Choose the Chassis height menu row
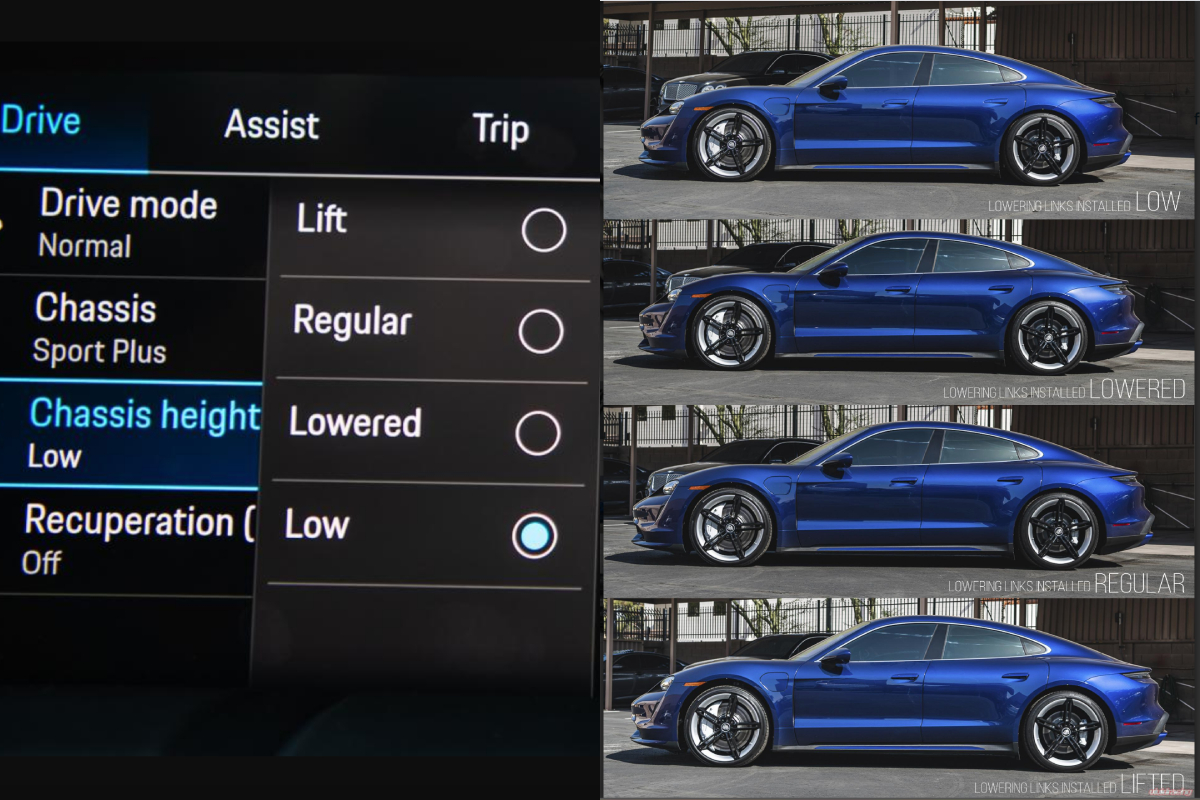 tap(140, 434)
